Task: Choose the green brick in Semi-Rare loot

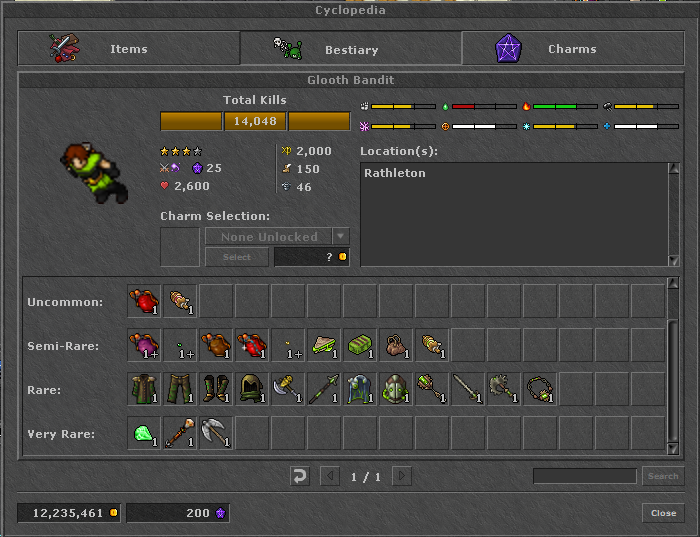Action: (360, 345)
